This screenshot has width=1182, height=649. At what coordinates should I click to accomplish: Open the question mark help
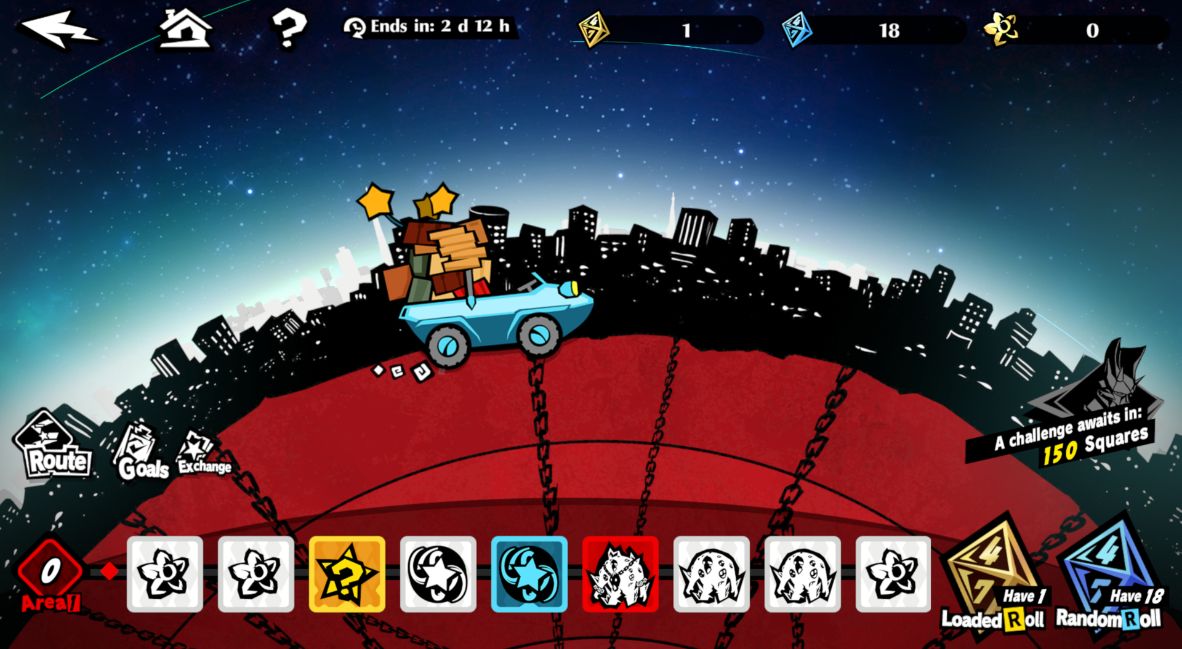(288, 29)
